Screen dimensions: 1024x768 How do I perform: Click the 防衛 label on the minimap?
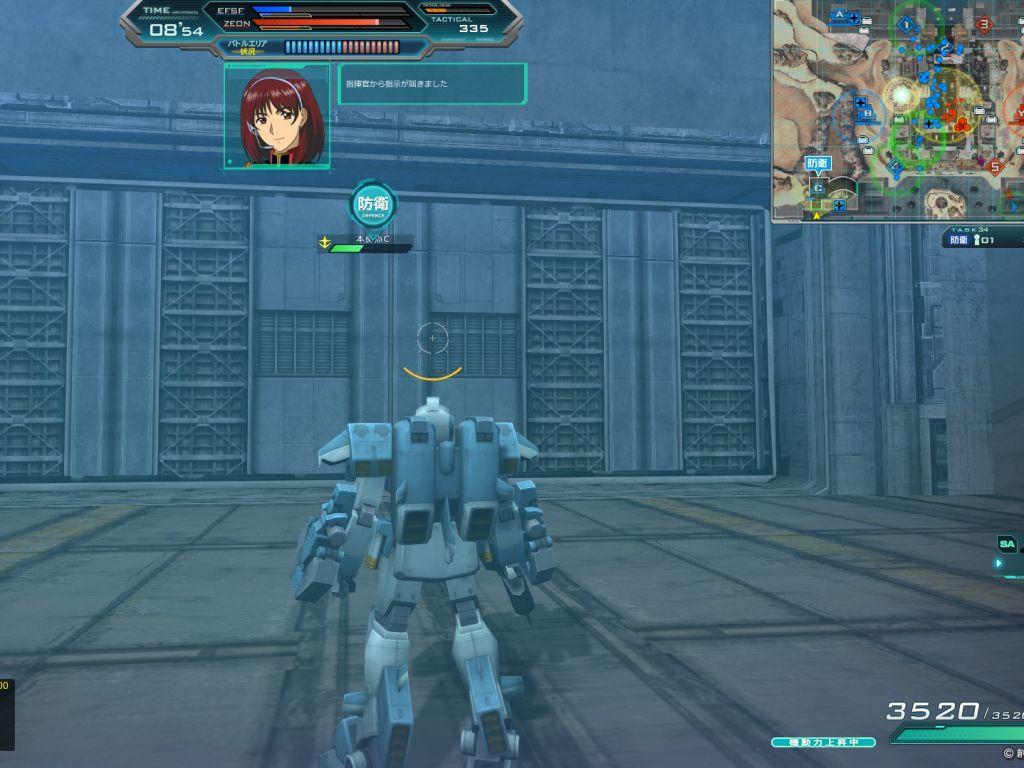817,162
